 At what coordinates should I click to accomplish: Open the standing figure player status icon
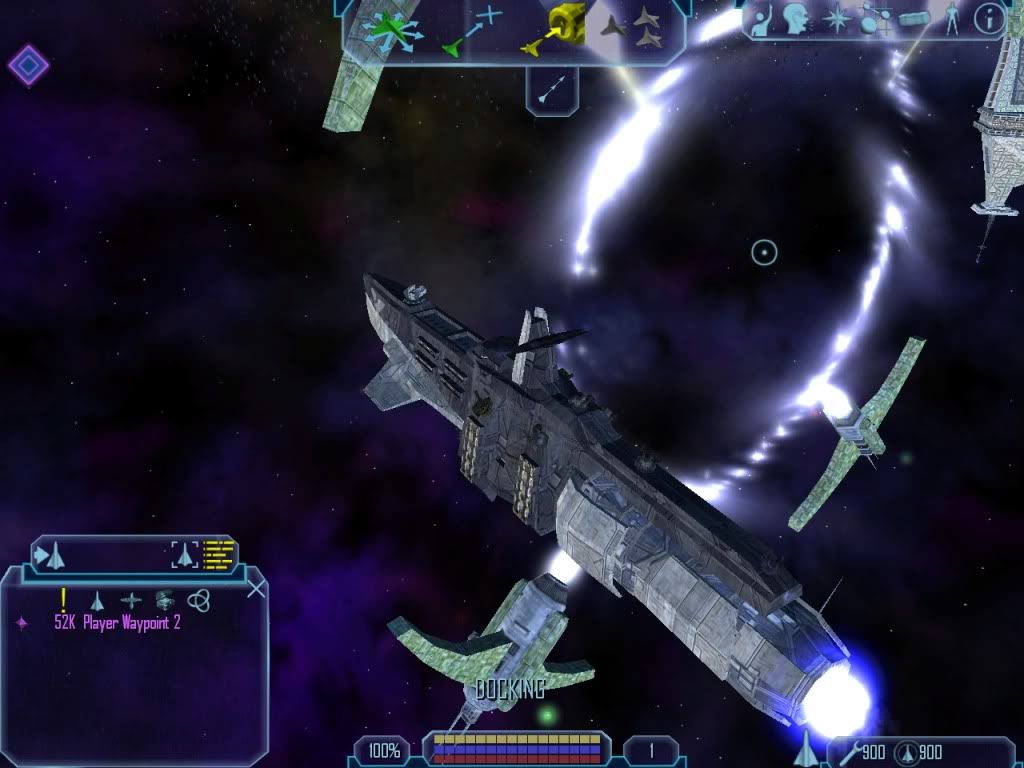coord(952,19)
